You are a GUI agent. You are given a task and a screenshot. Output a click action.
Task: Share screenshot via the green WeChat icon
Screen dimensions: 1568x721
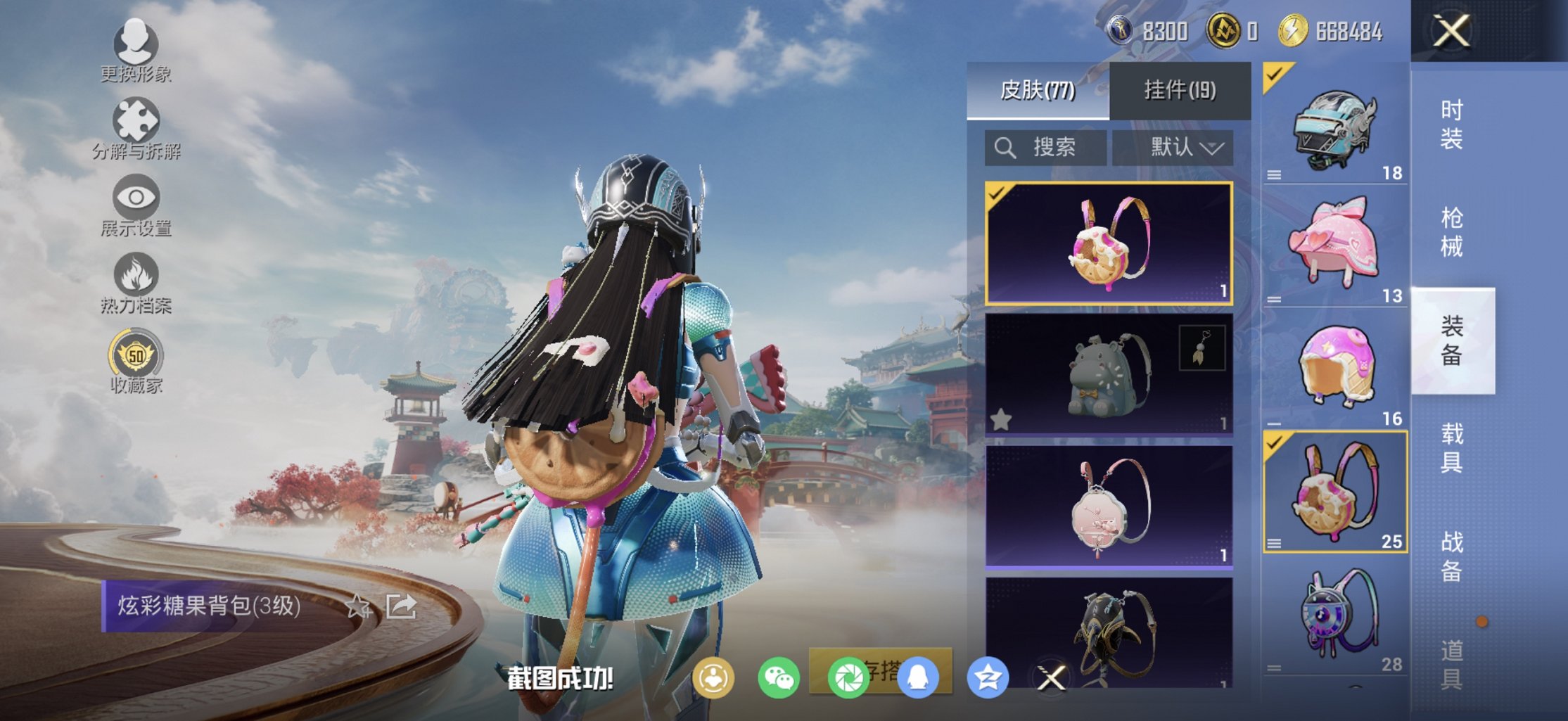(778, 678)
